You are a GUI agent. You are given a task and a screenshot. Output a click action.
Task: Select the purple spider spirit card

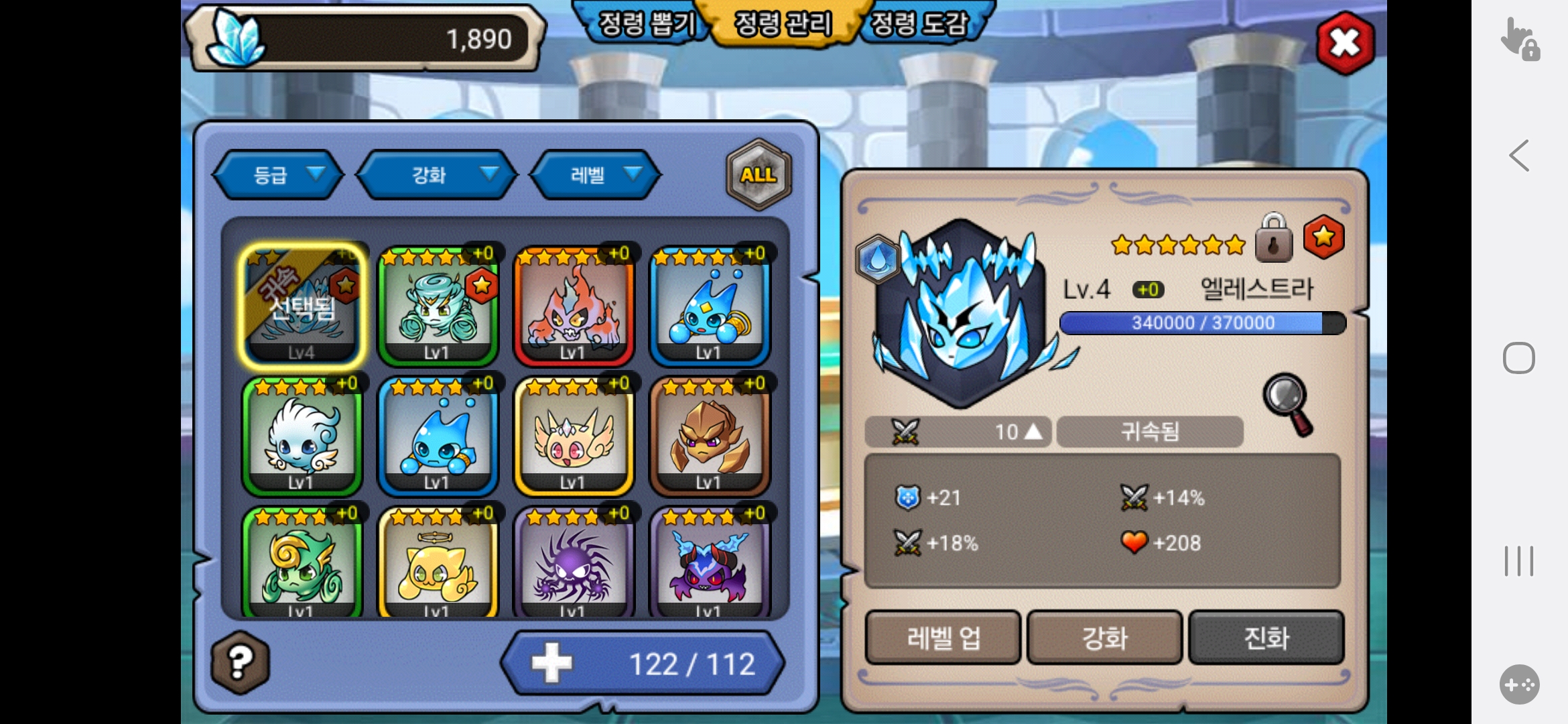coord(573,563)
